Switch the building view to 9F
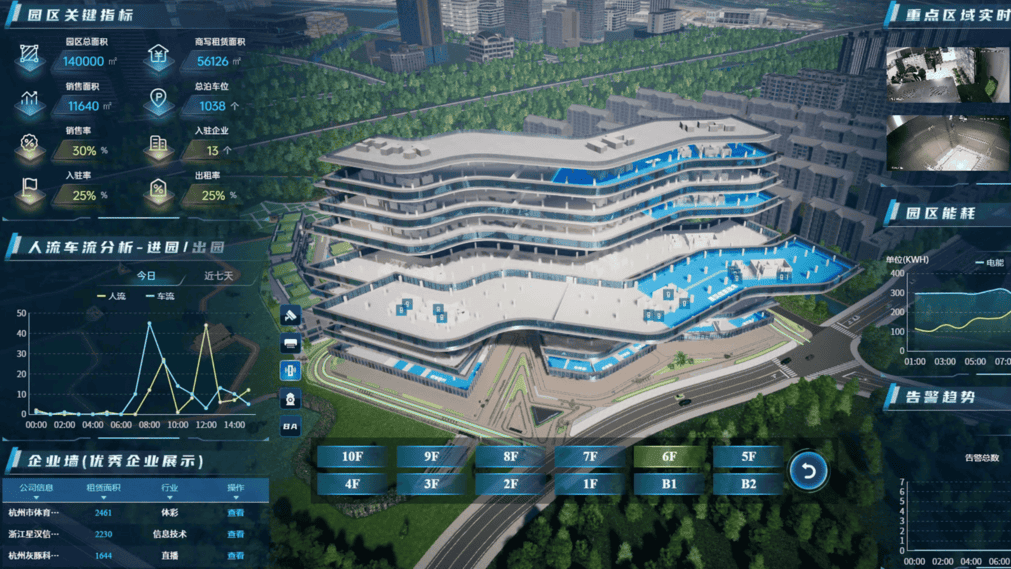The image size is (1011, 569). point(431,457)
